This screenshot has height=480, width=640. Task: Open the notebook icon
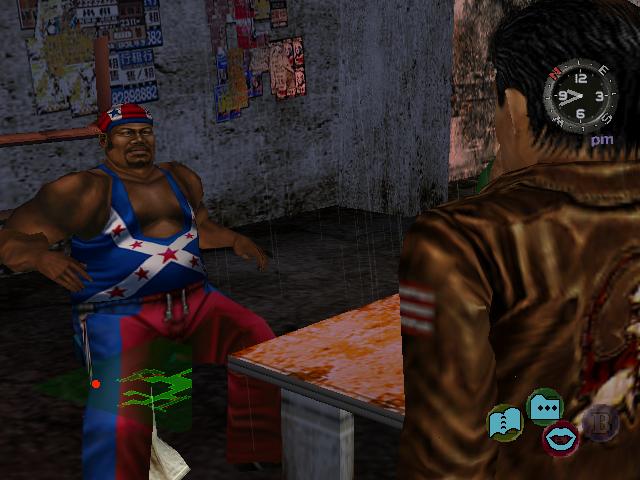point(505,422)
